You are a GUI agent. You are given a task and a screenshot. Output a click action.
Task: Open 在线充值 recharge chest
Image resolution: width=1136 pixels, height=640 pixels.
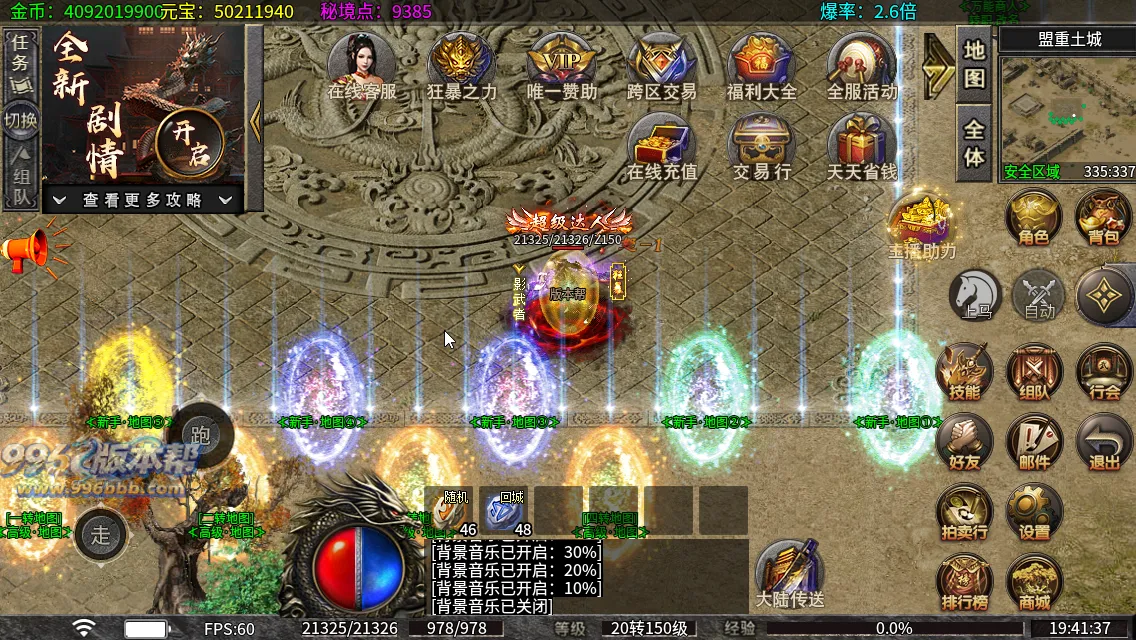661,144
